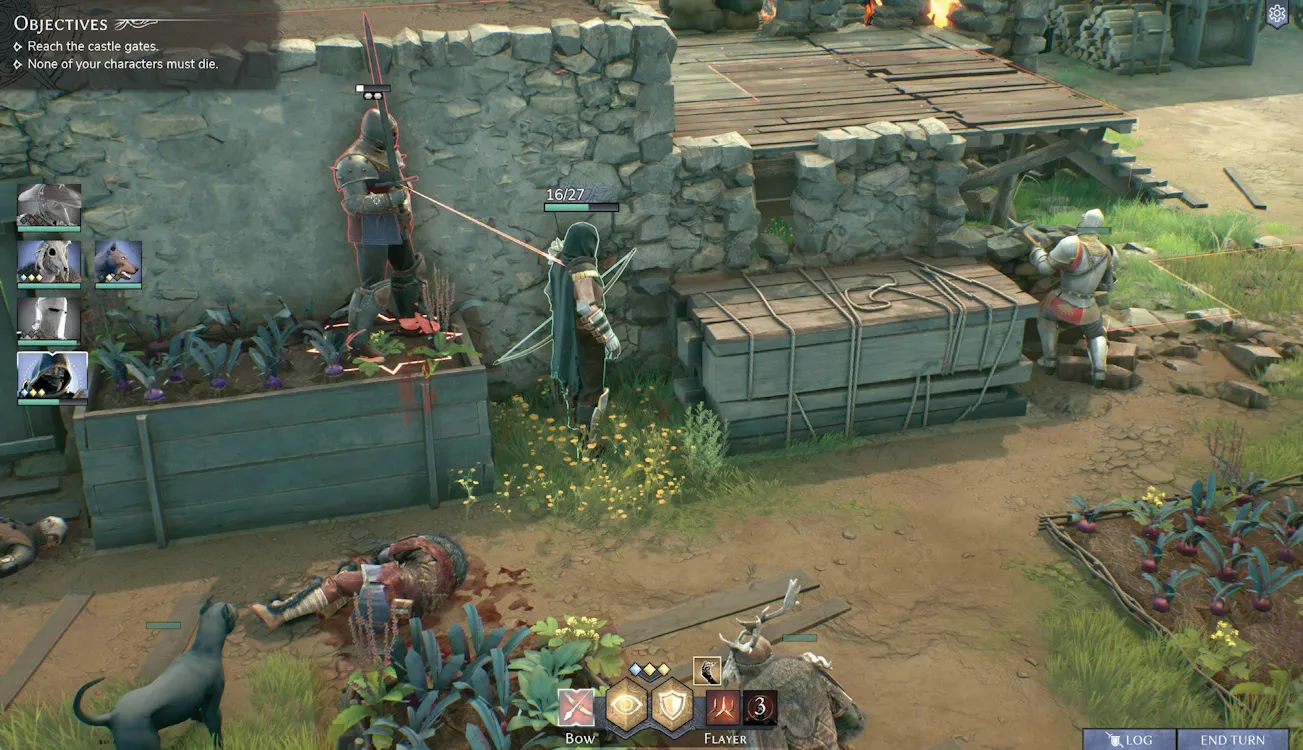End the current turn
This screenshot has height=750, width=1303.
point(1231,740)
